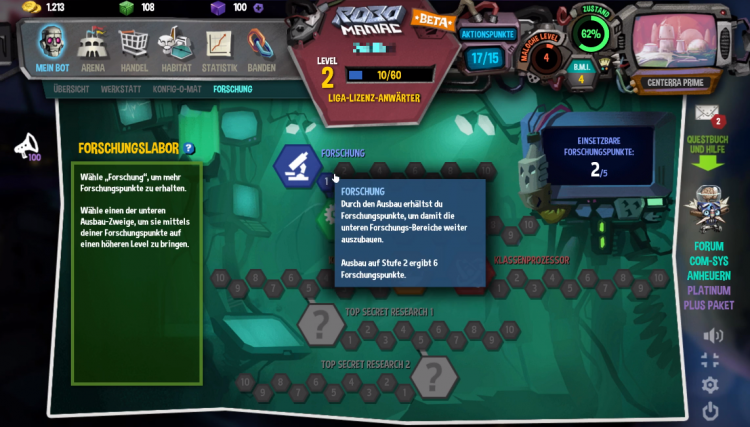
Task: Open the Forschungslabor help question mark
Action: [188, 148]
